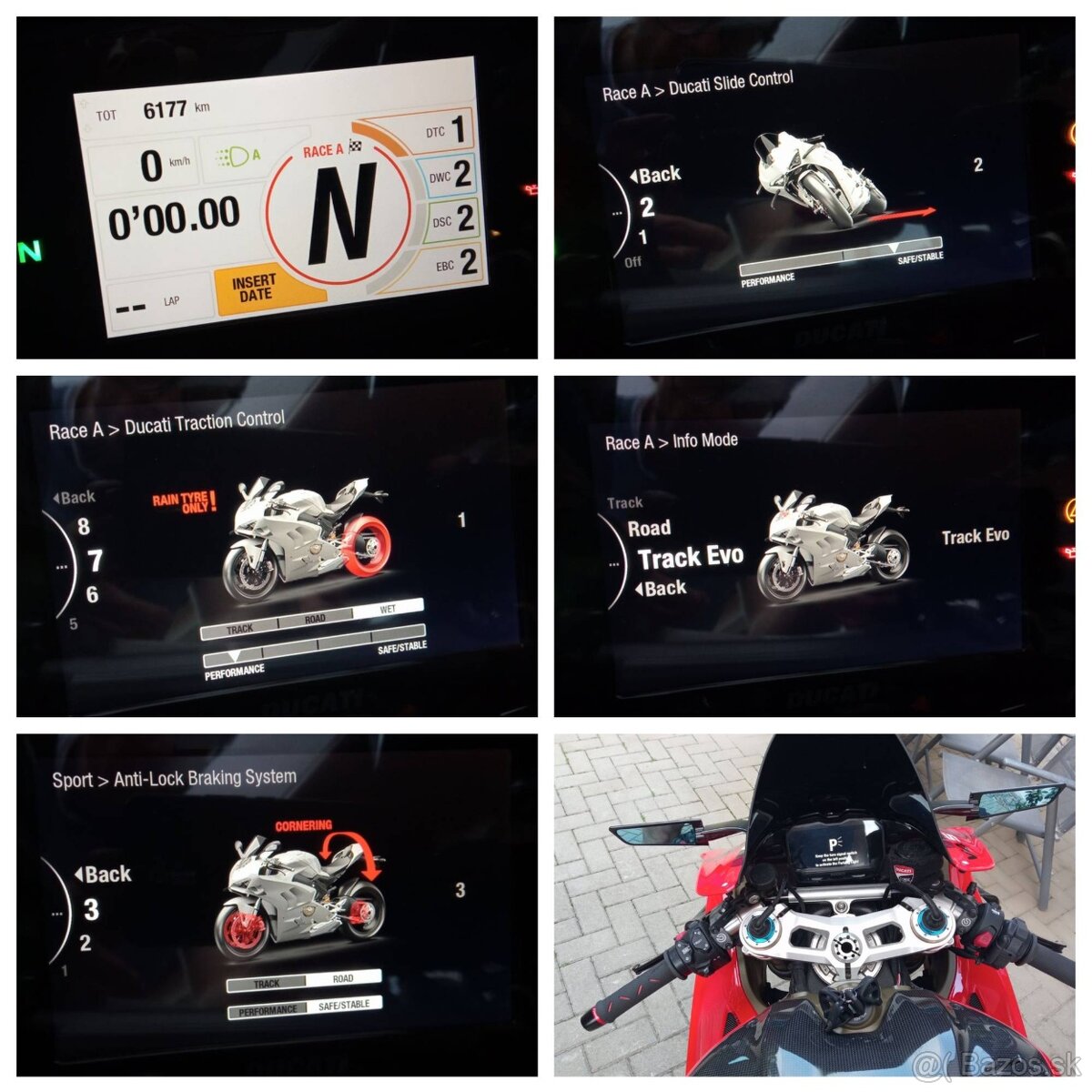Choose Back in Anti-Lock Braking System menu

[x=103, y=875]
